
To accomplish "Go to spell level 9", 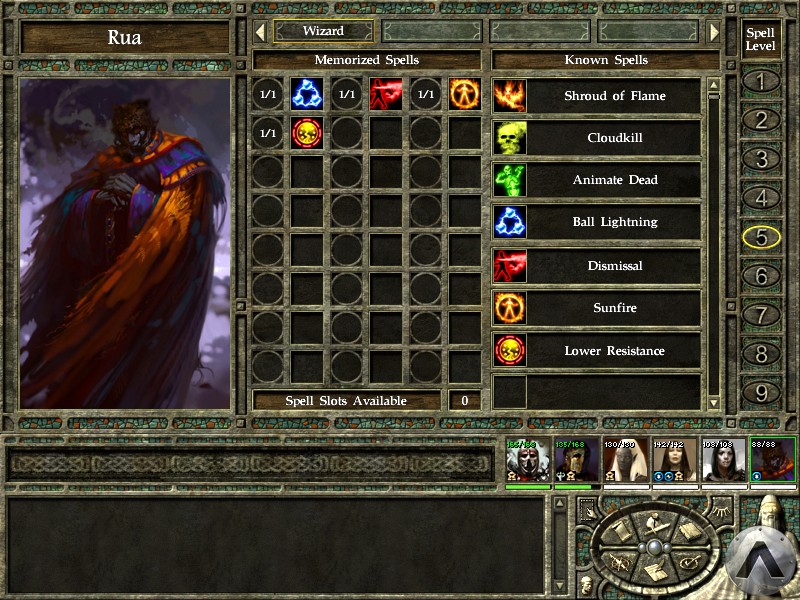I will coord(761,393).
